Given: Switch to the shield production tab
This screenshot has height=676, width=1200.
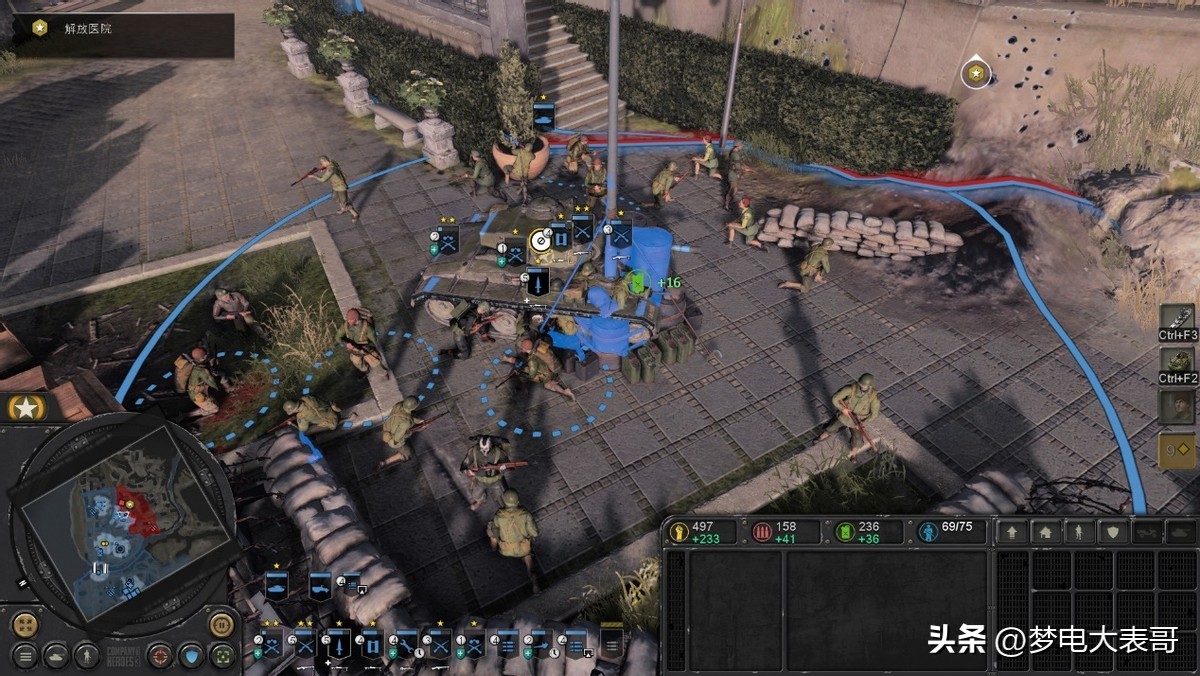Looking at the screenshot, I should [x=1112, y=532].
